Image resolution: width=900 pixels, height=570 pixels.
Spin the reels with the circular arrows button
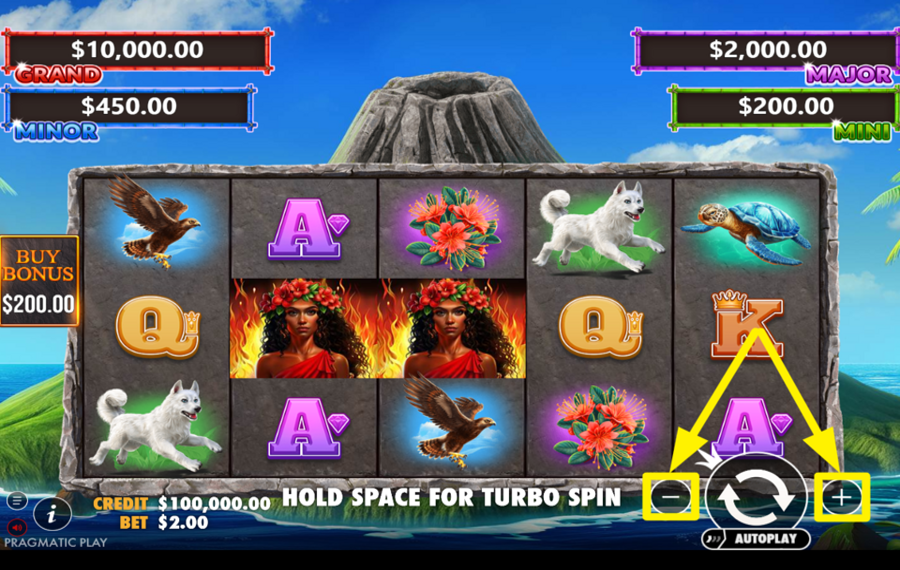tap(757, 496)
